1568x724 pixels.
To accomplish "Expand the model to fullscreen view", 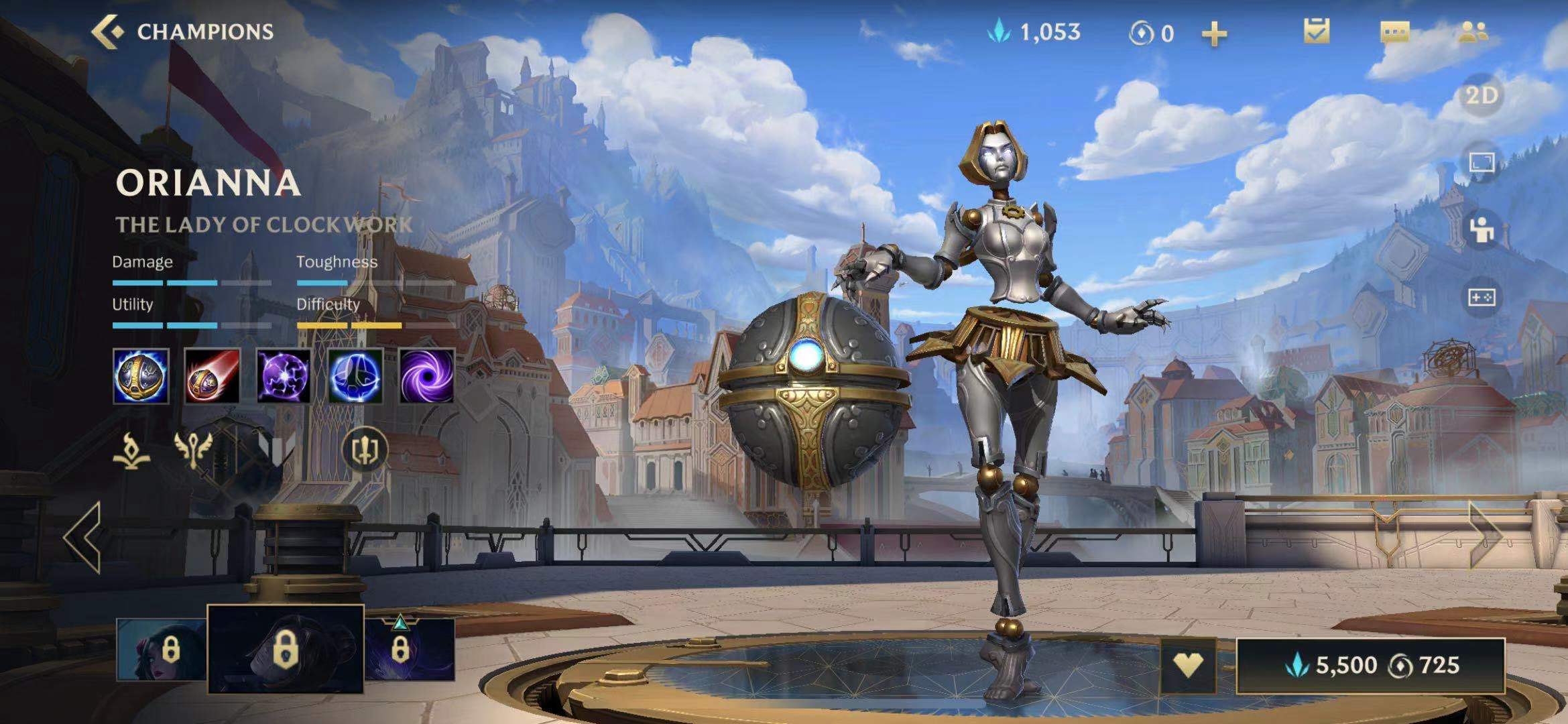I will 1482,163.
